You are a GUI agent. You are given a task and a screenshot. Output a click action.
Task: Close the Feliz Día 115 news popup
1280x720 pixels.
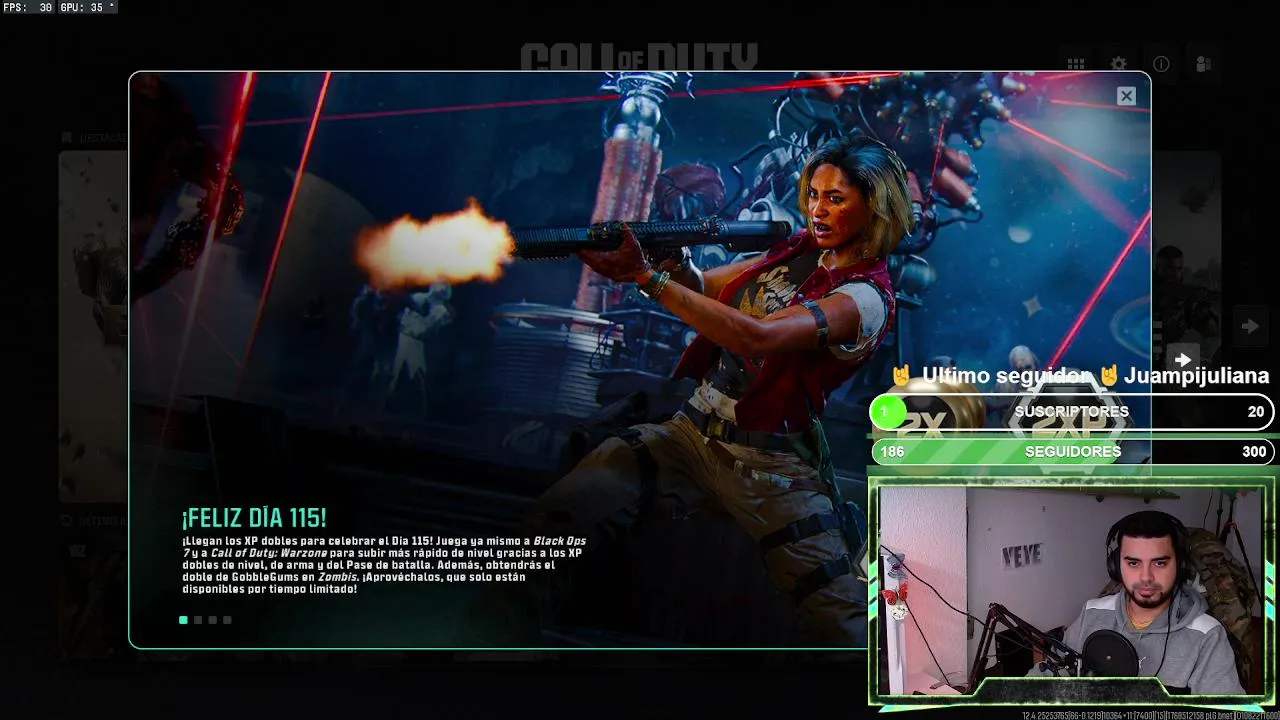[1126, 96]
